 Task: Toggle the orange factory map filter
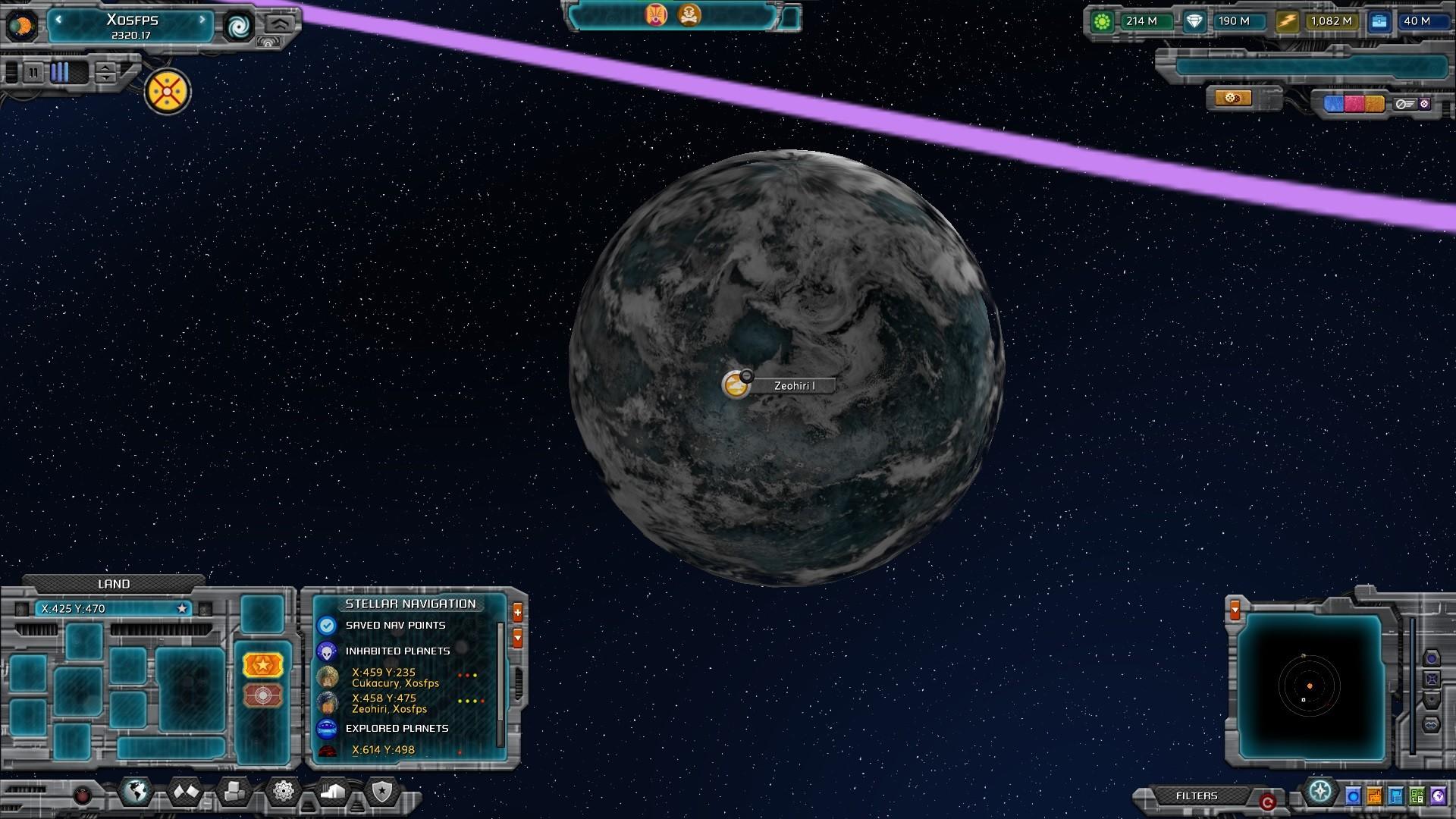1375,797
